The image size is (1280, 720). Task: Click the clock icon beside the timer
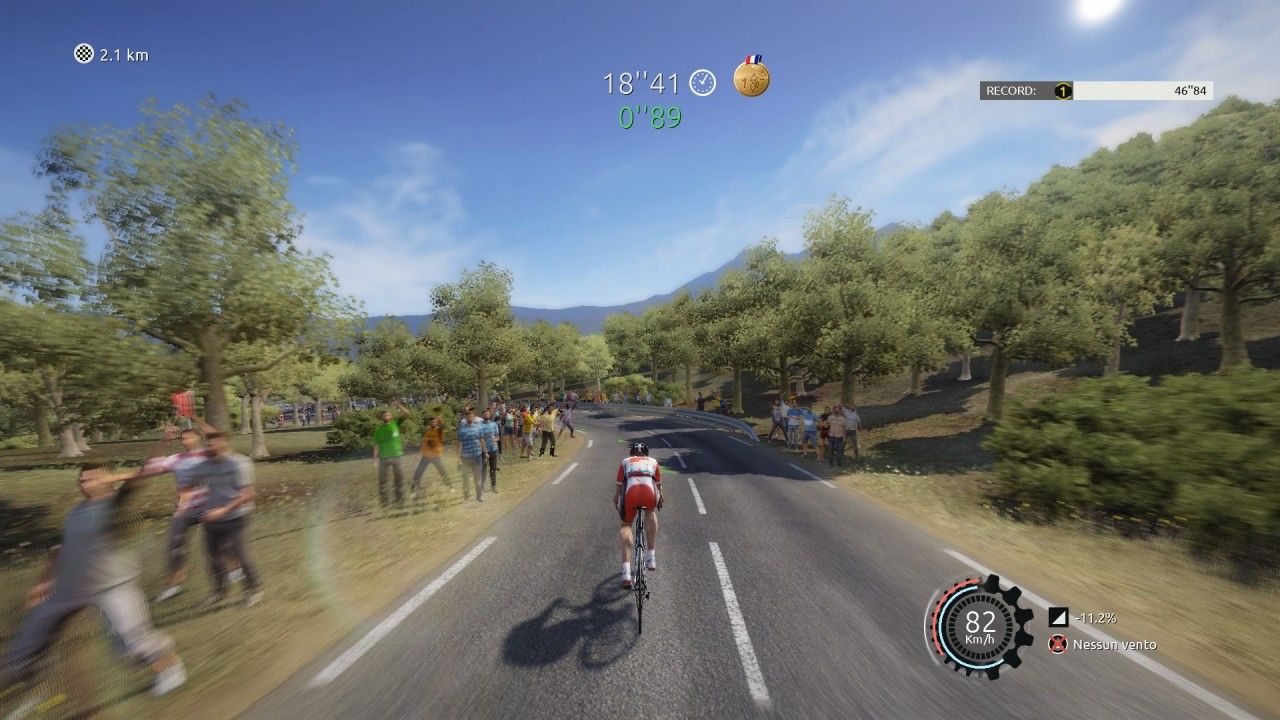click(703, 83)
